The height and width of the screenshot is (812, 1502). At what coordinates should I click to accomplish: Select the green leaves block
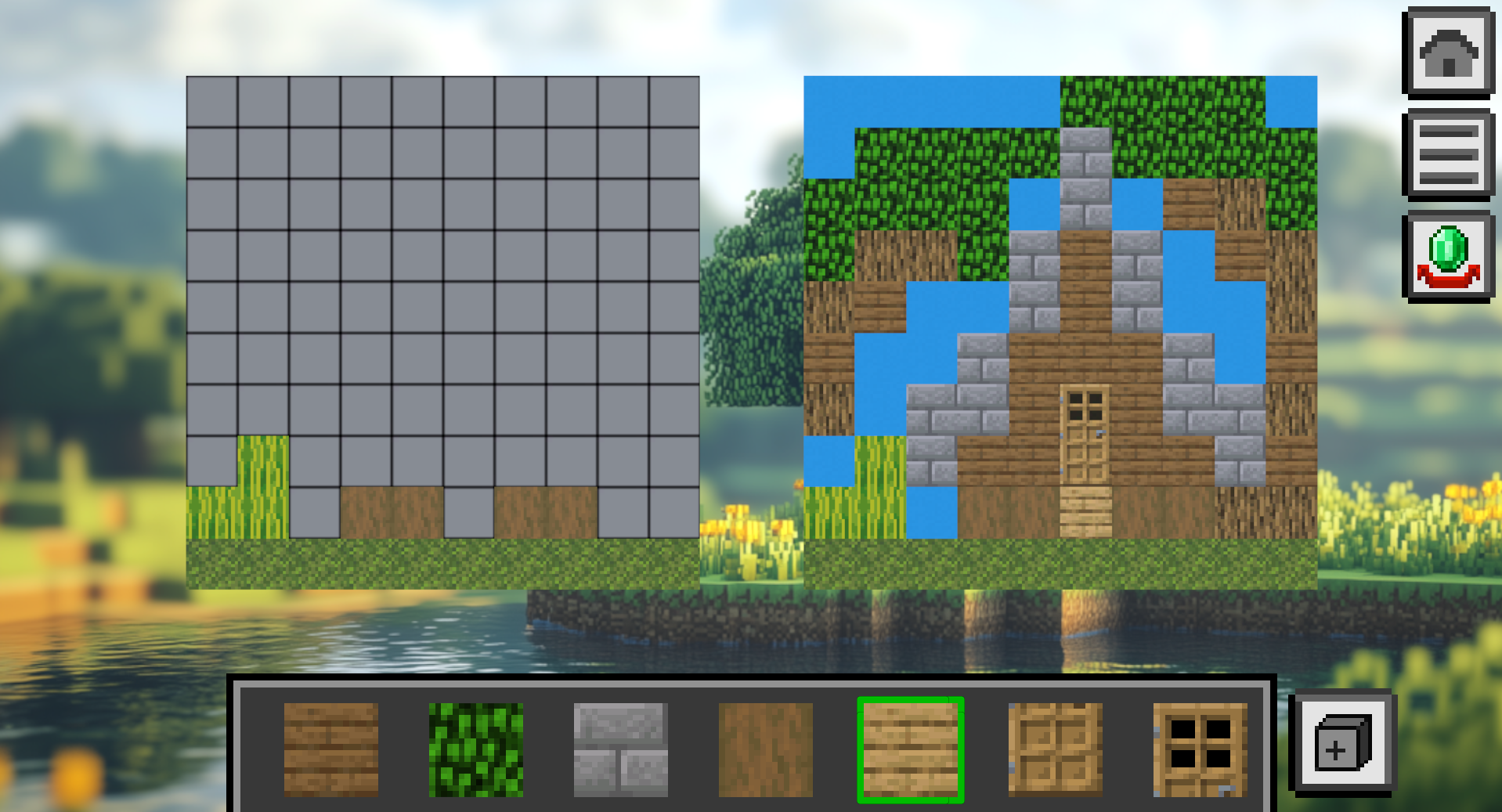[x=475, y=749]
